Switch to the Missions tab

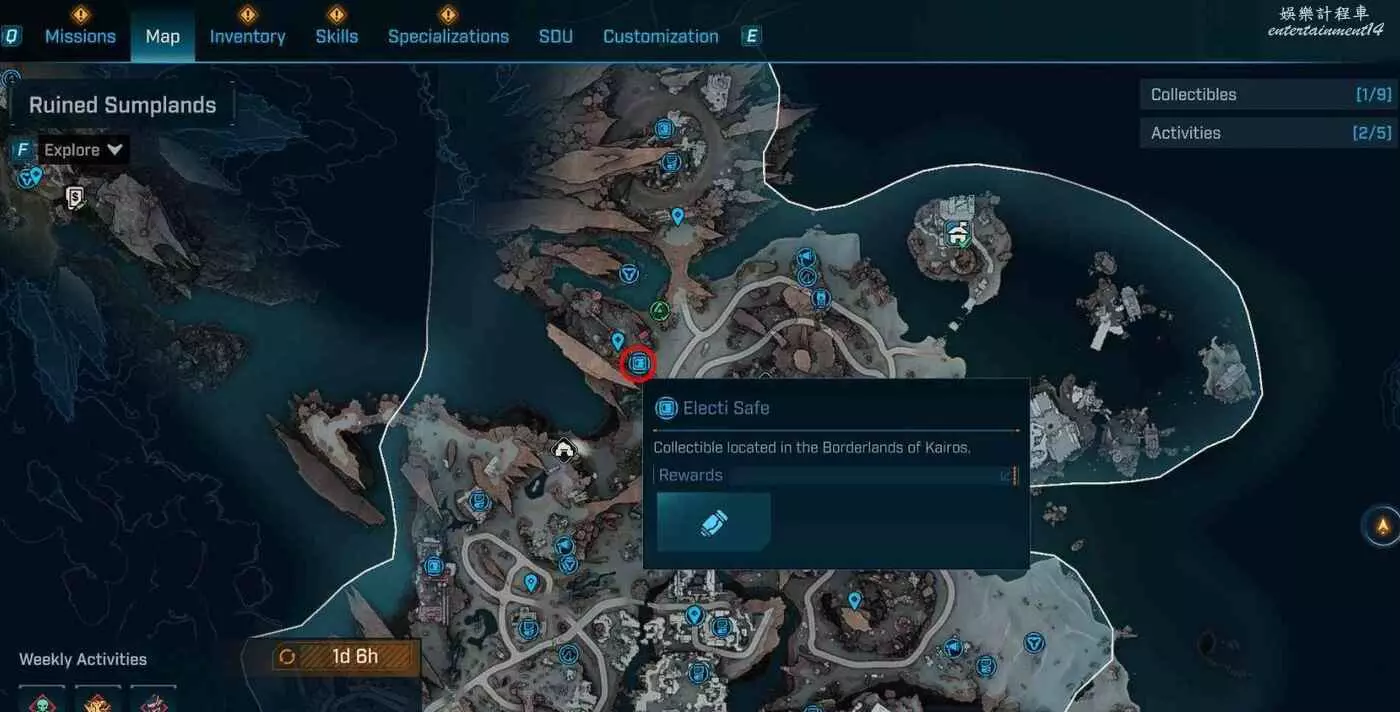click(x=80, y=36)
